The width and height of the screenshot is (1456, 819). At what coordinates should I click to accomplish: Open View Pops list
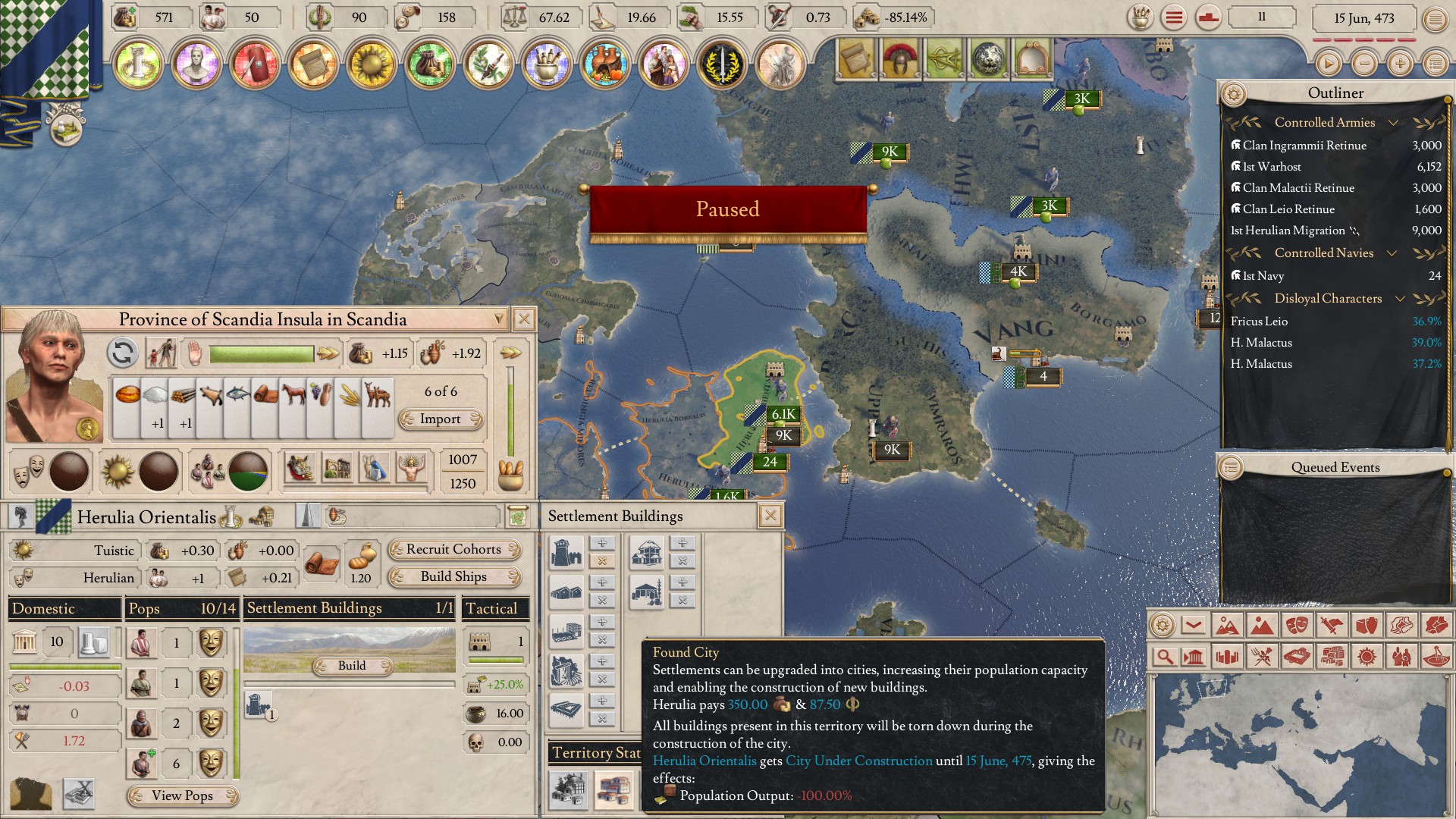183,795
